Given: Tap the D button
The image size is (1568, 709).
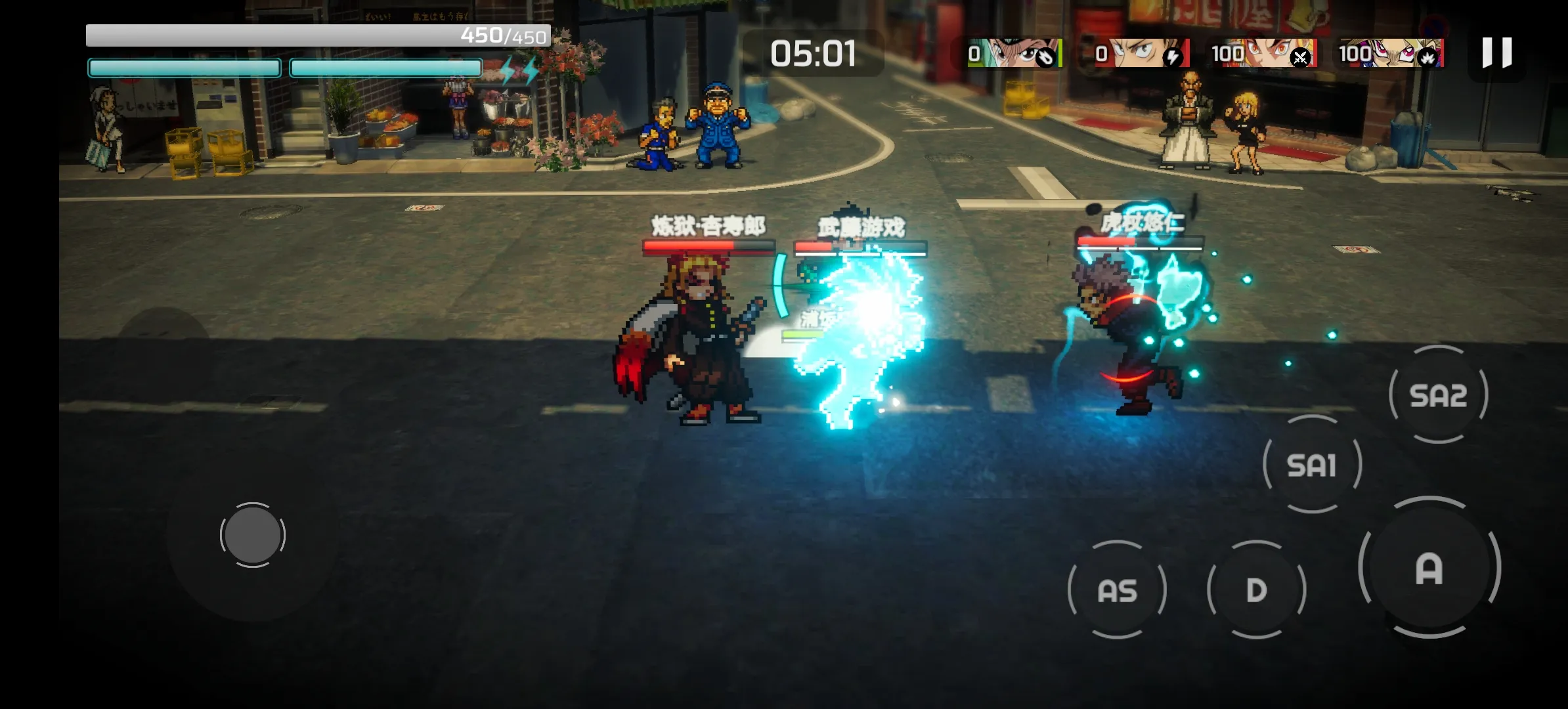Looking at the screenshot, I should [1256, 590].
